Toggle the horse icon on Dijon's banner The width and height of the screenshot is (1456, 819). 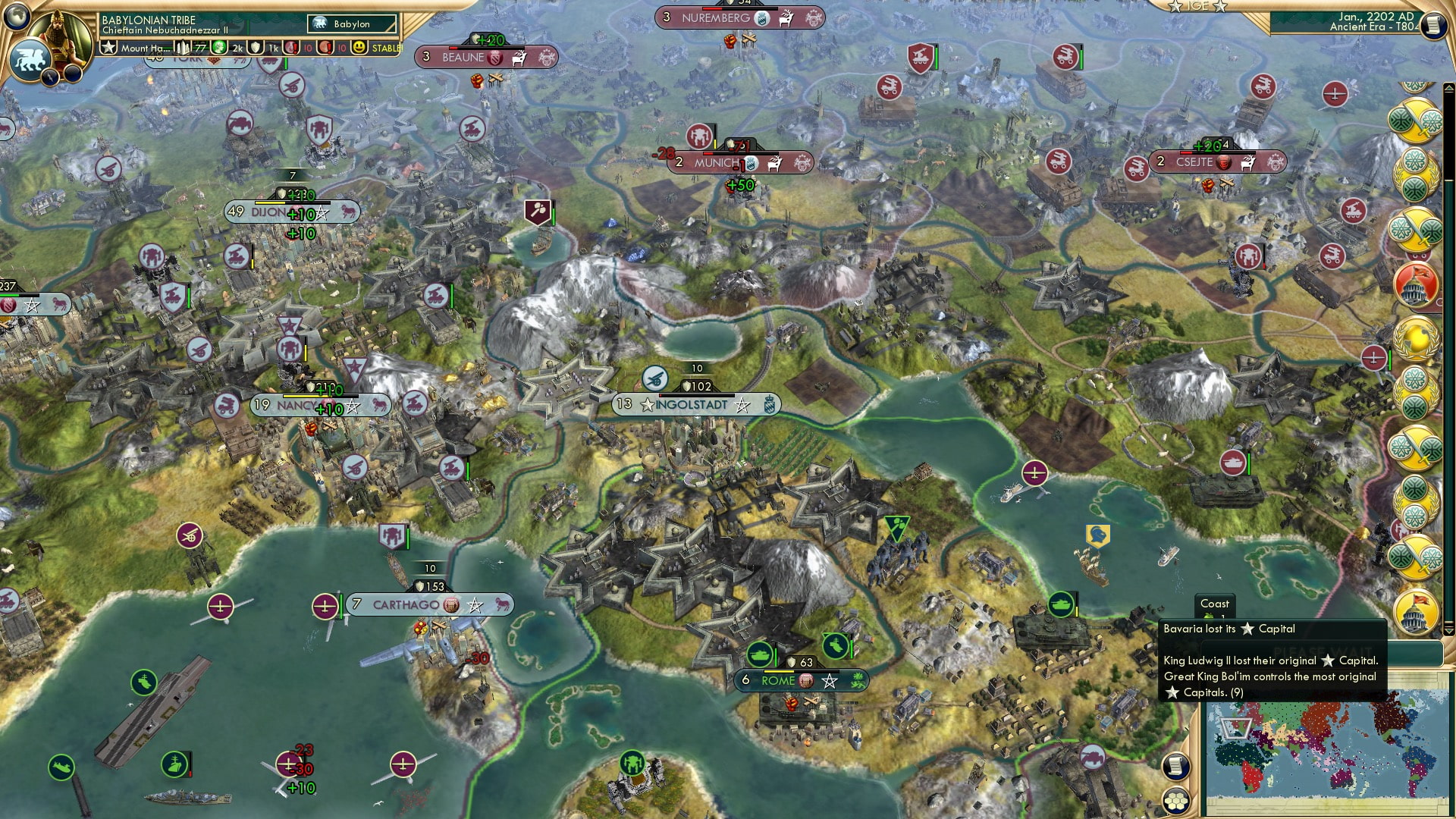pyautogui.click(x=347, y=212)
